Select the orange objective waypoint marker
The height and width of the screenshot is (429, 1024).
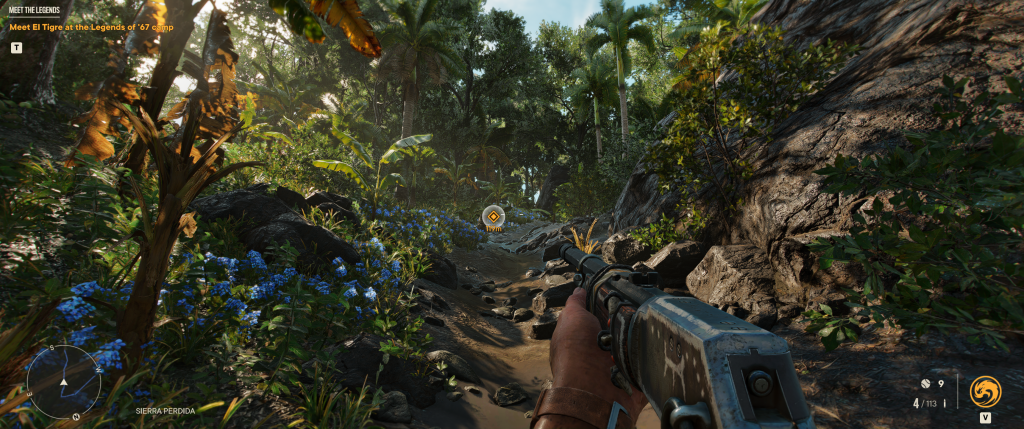tap(493, 215)
